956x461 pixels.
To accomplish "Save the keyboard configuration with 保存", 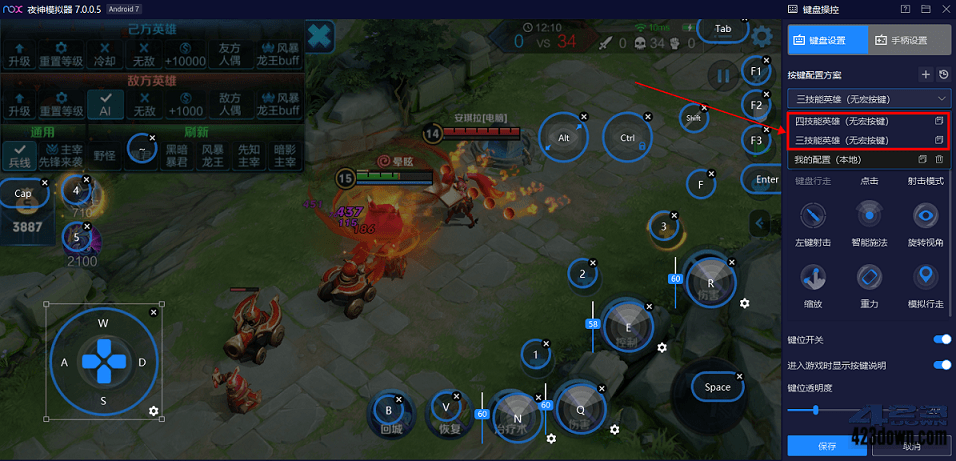I will coord(826,446).
